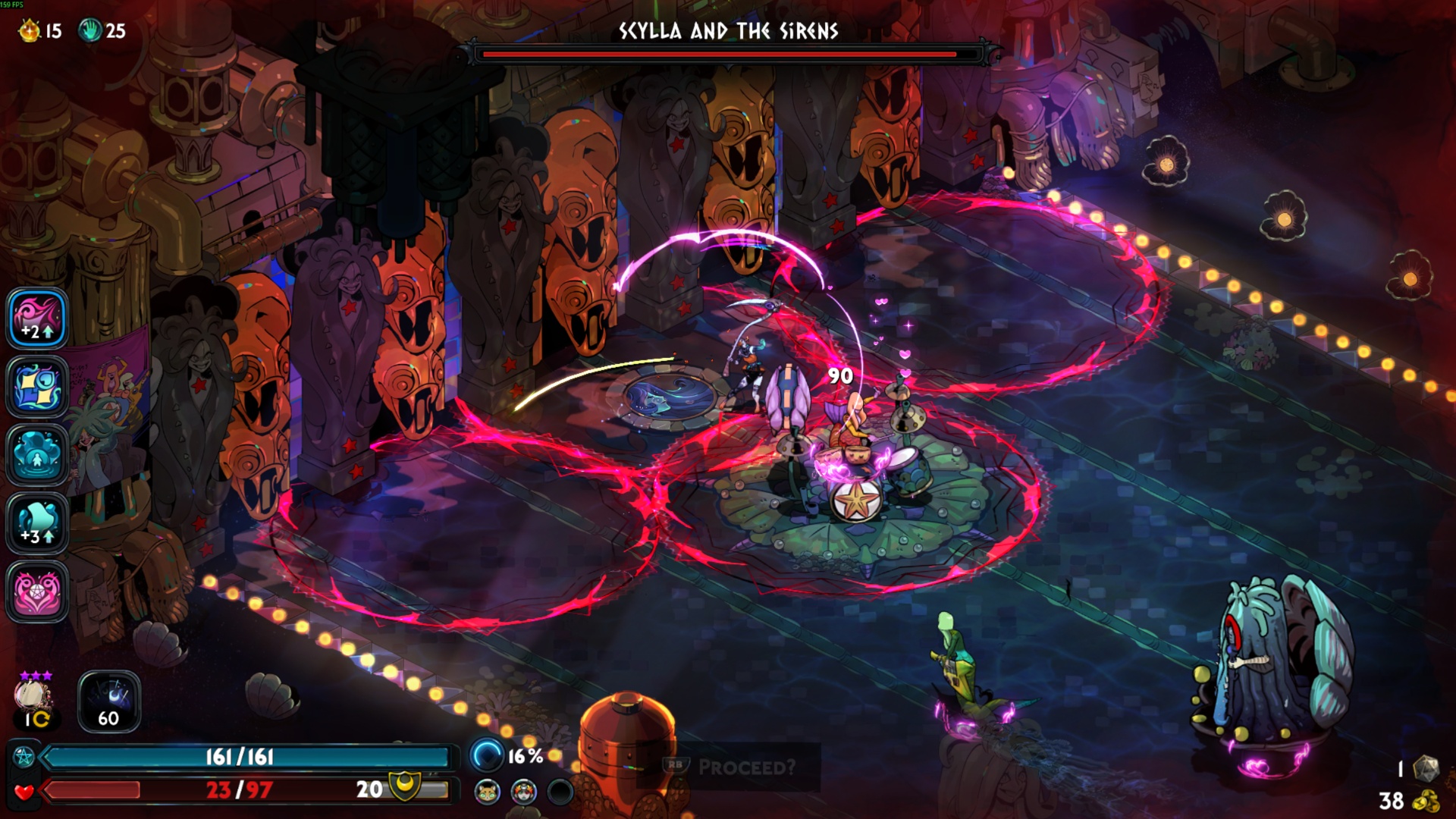Click the empty dark circular slot
This screenshot has width=1456, height=819.
(560, 792)
